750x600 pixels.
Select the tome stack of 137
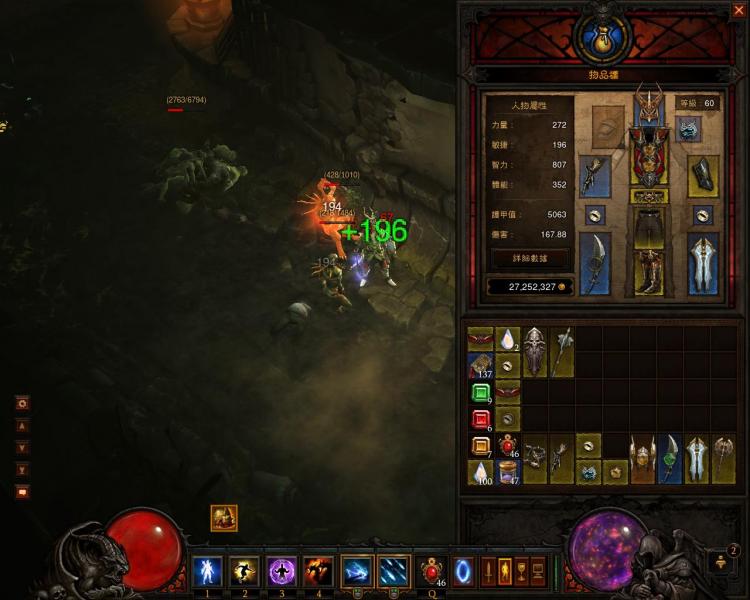pos(481,365)
